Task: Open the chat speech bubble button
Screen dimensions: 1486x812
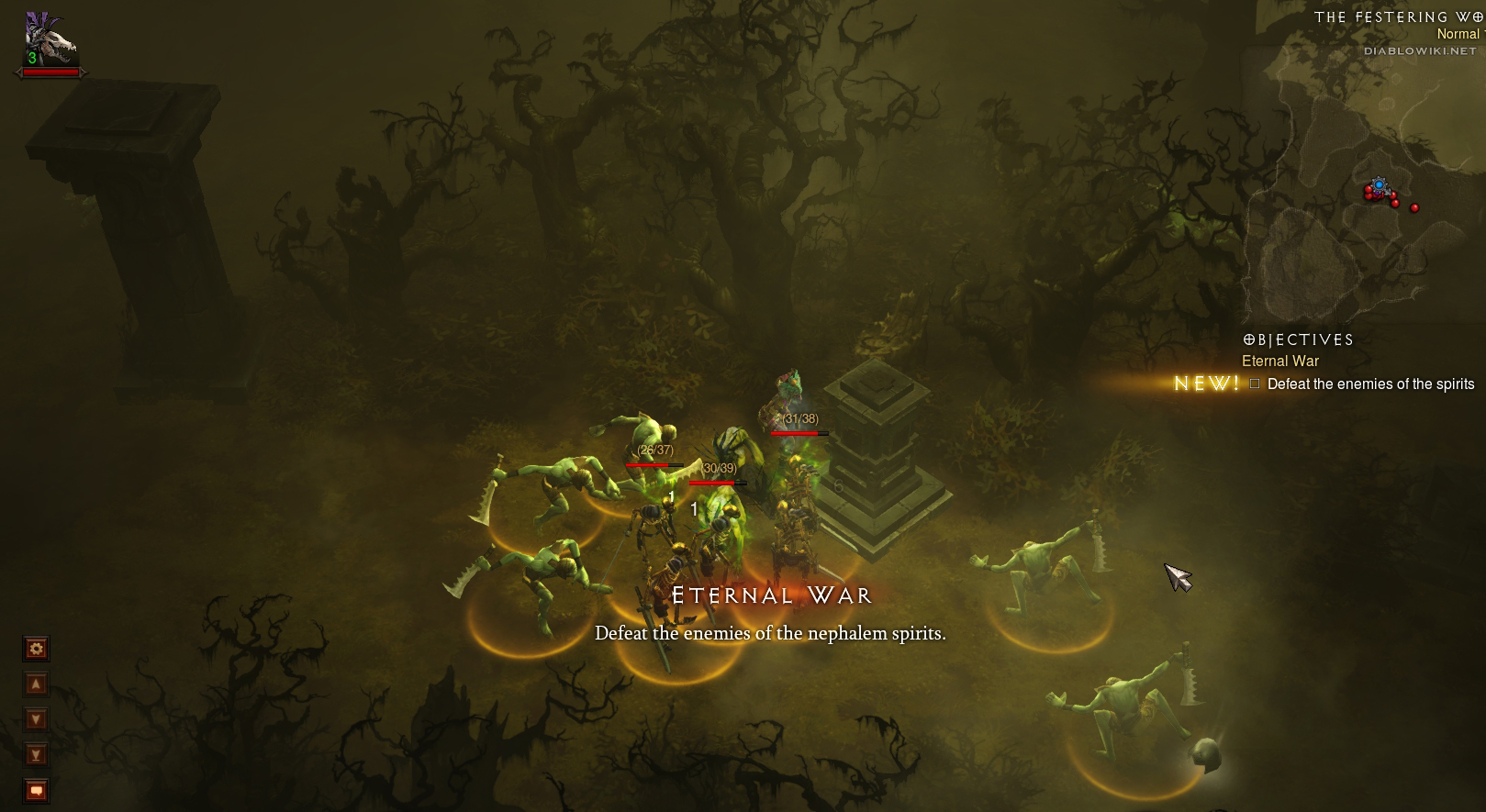Action: tap(36, 790)
